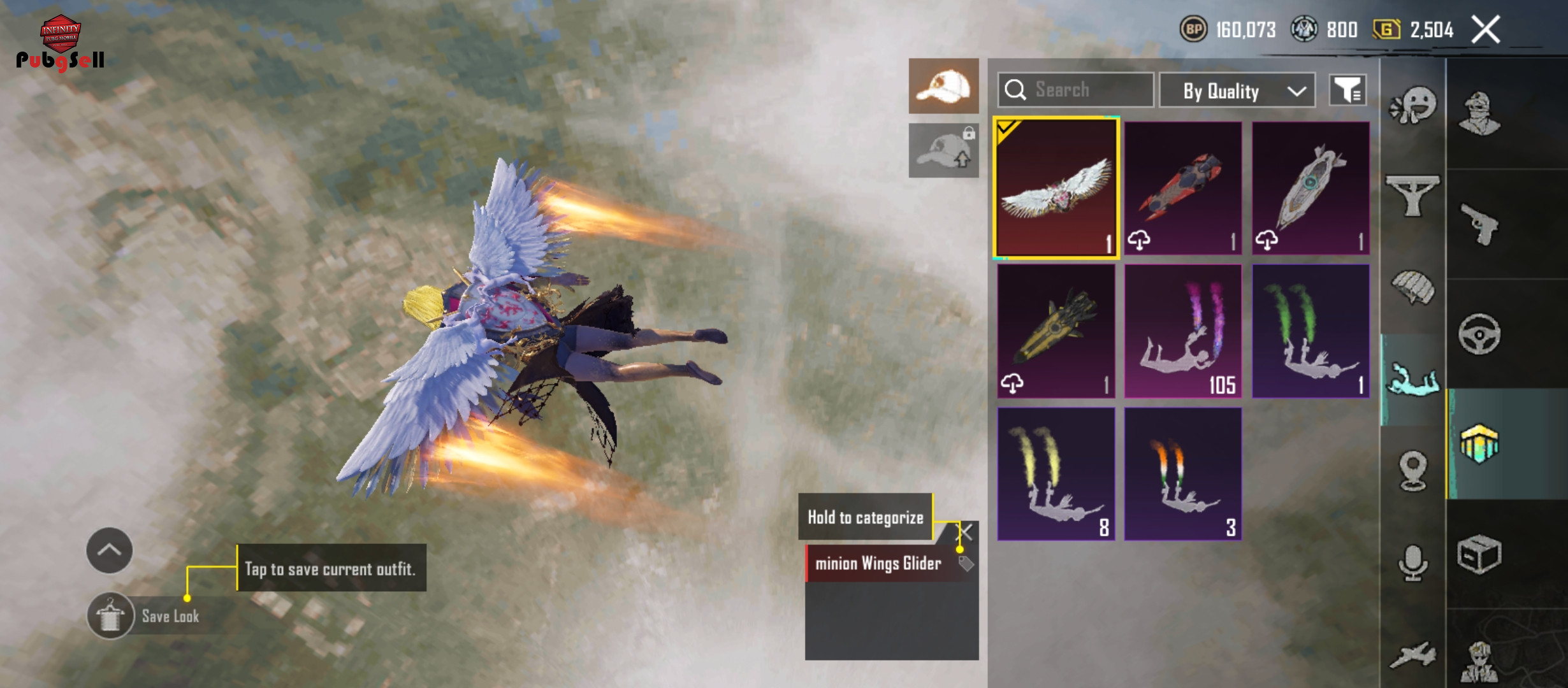Close the inventory with the X button
This screenshot has height=688, width=1568.
(1485, 30)
